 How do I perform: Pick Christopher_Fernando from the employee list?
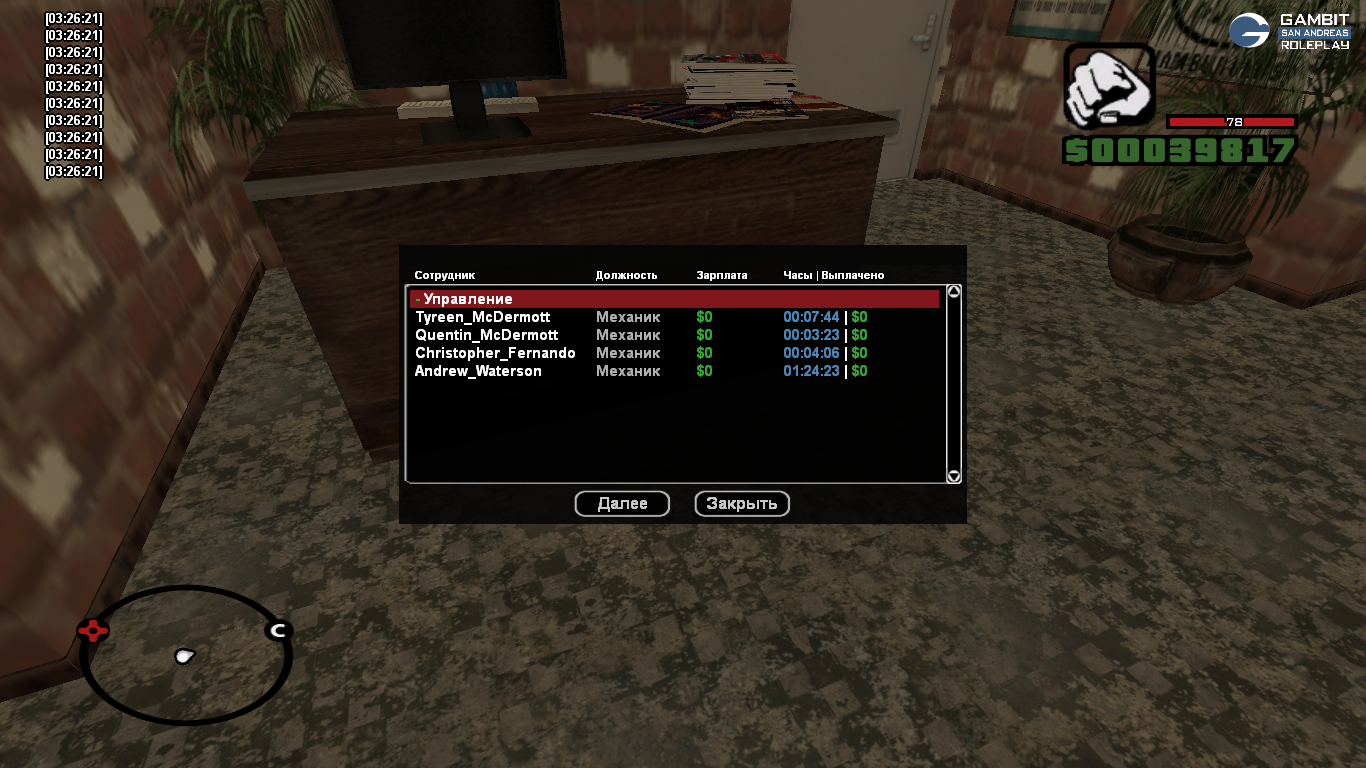point(495,353)
